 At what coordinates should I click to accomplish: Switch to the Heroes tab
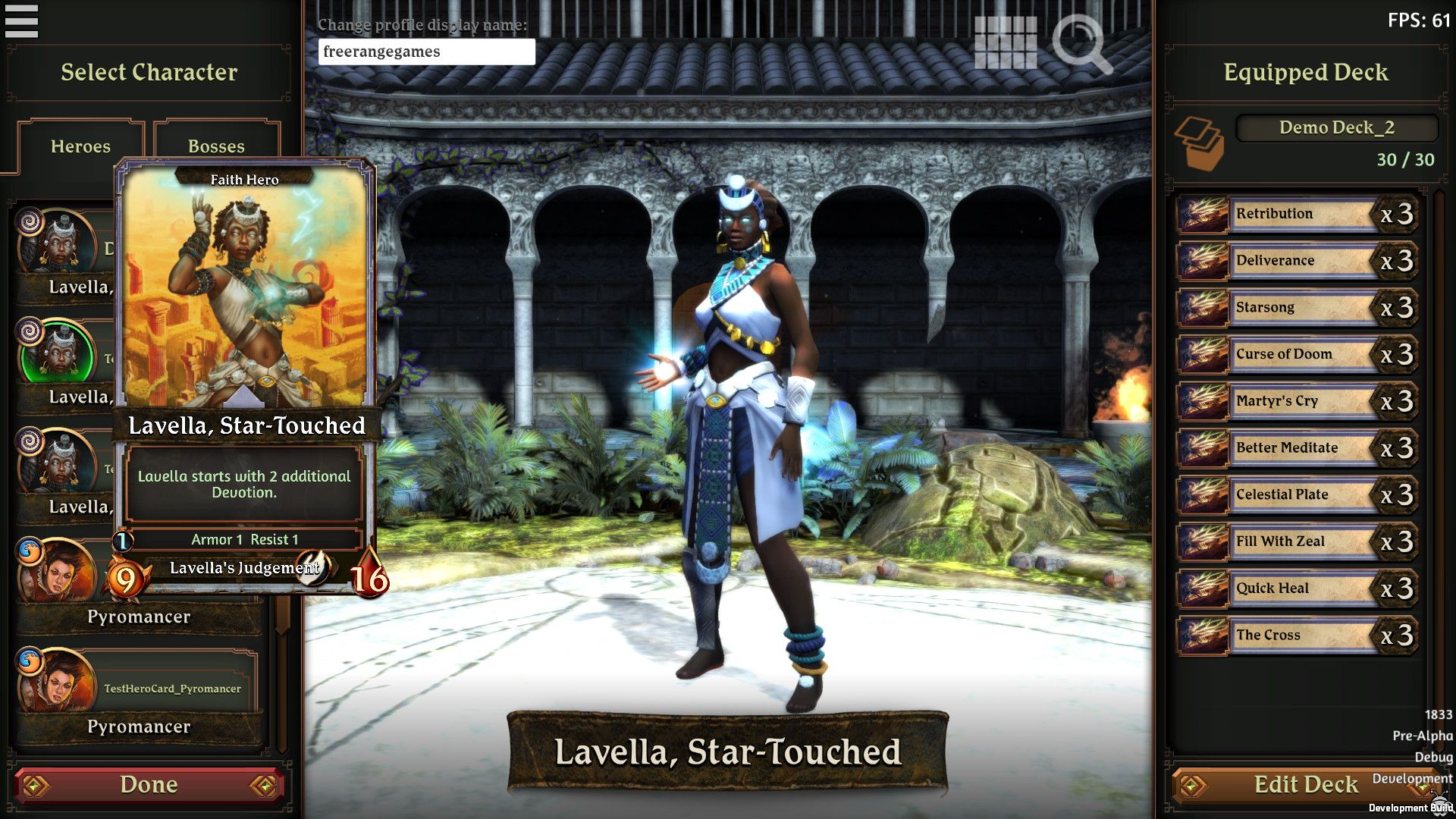coord(80,146)
